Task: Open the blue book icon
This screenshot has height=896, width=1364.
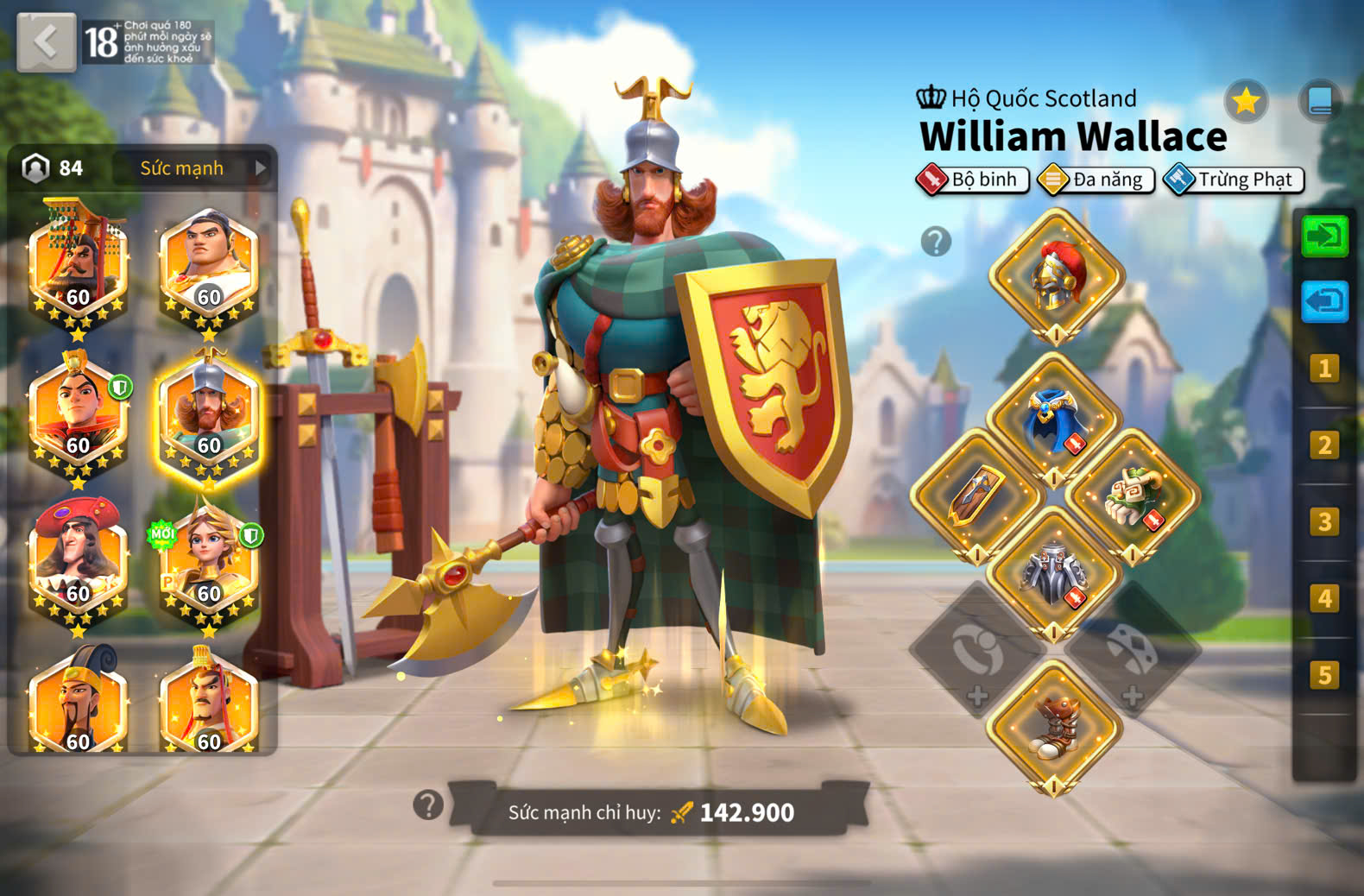Action: pos(1320,102)
